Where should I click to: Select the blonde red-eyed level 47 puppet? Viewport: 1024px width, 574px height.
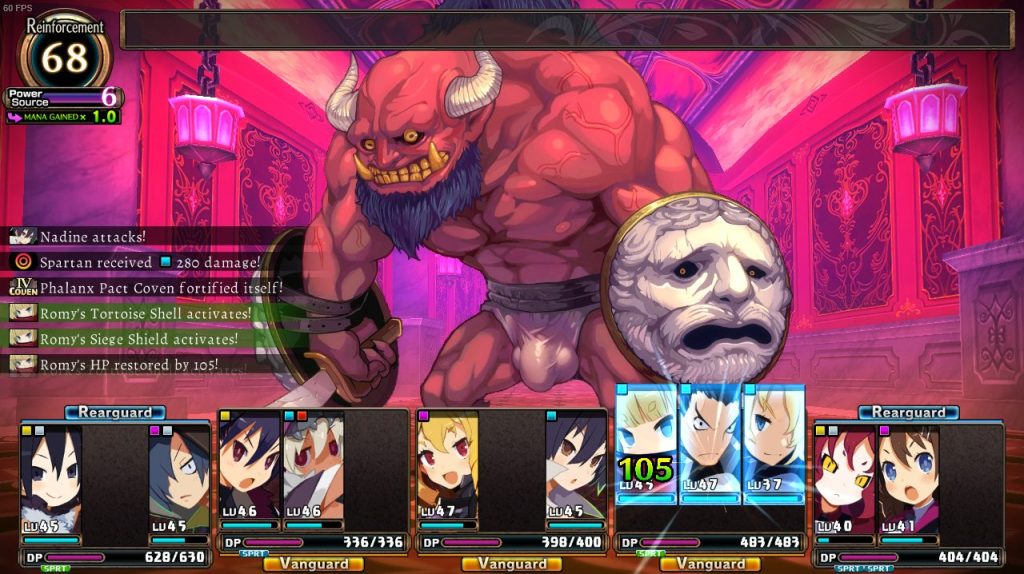(446, 468)
